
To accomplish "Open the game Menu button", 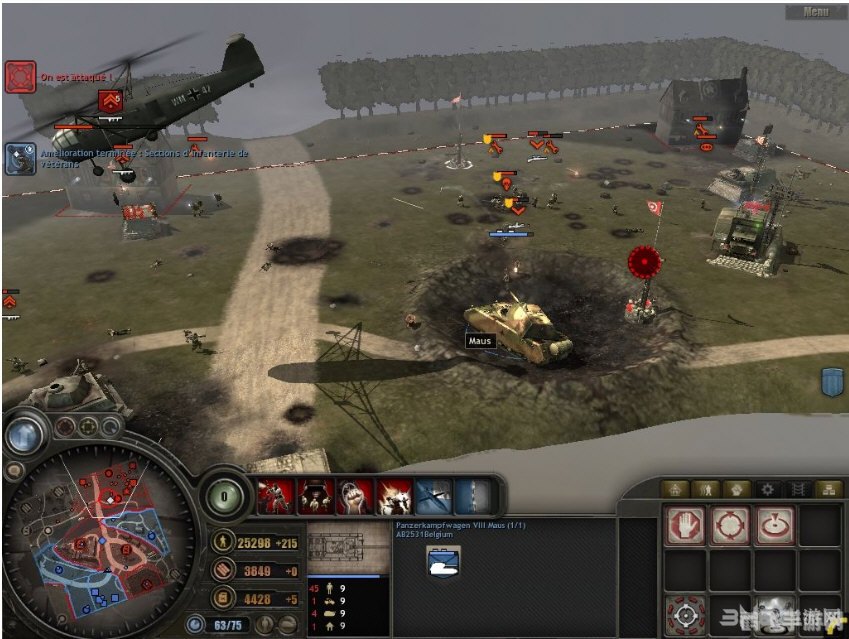I will pos(816,12).
